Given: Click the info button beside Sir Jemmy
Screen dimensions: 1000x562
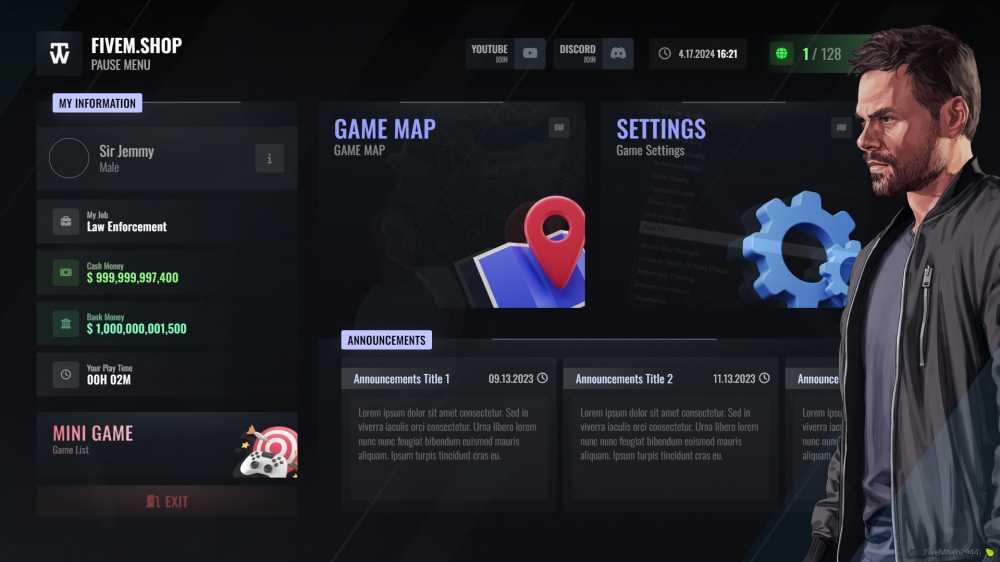Looking at the screenshot, I should coord(269,158).
